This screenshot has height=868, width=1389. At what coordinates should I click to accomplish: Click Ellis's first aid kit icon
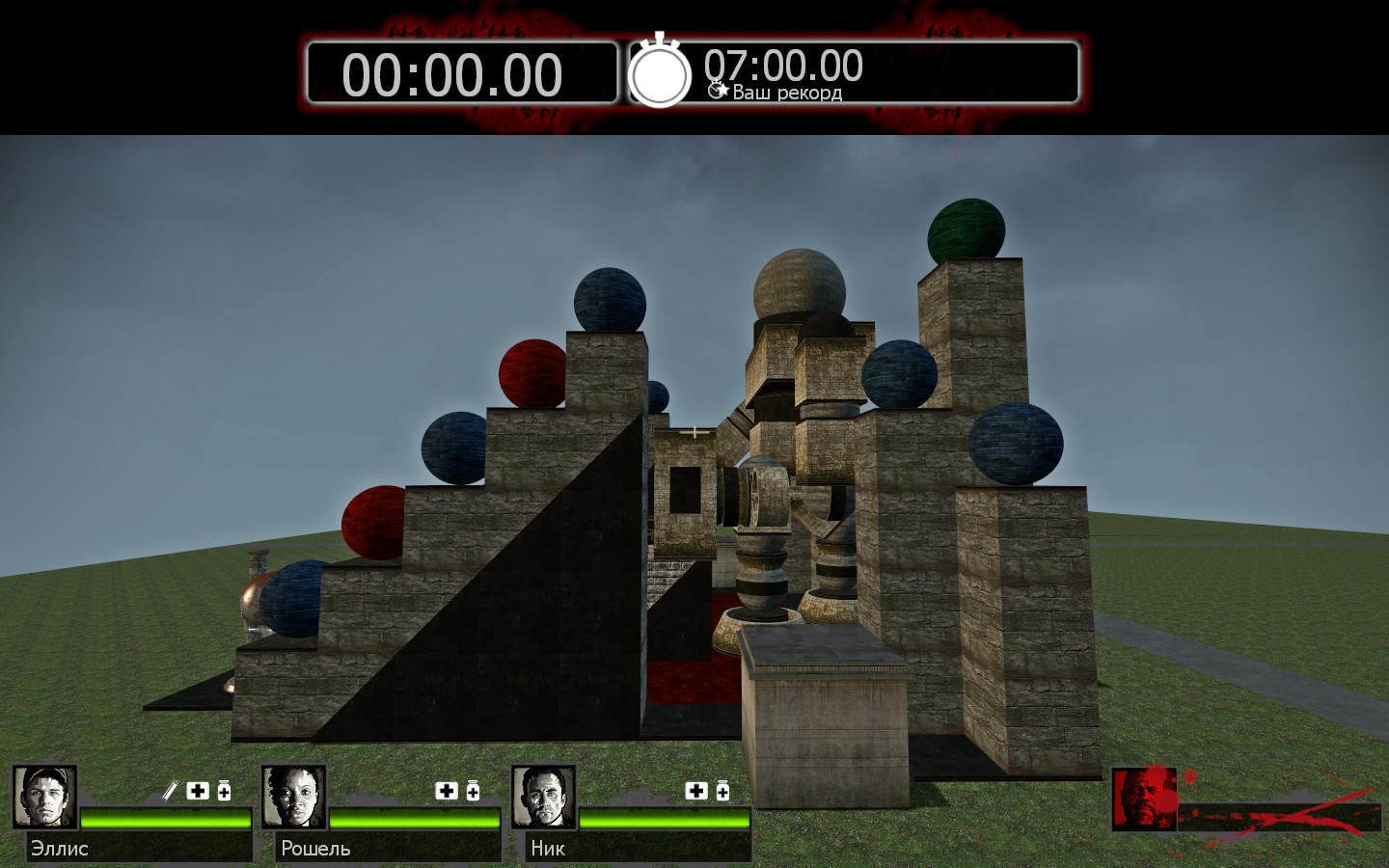pyautogui.click(x=198, y=791)
